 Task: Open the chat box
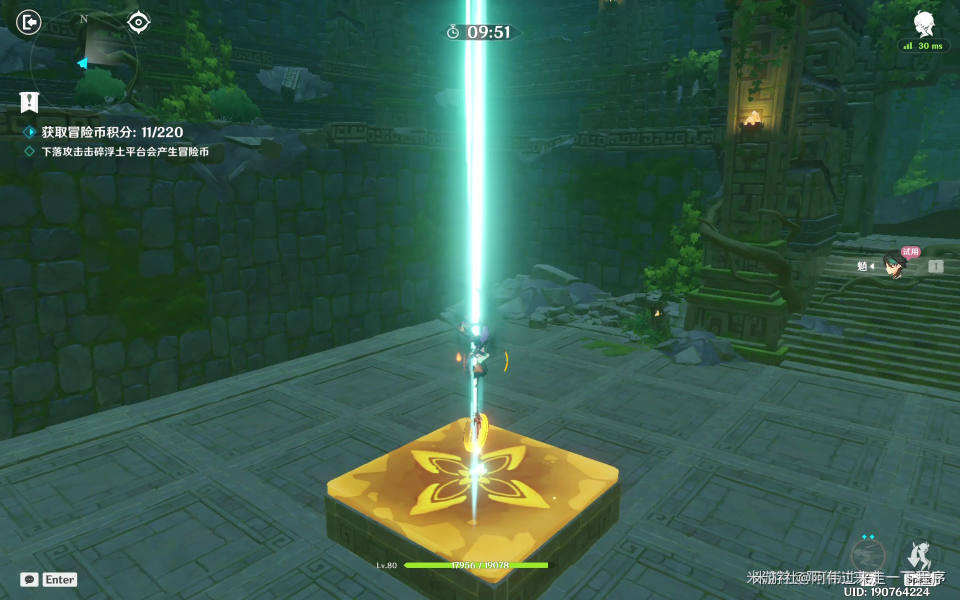tap(30, 579)
